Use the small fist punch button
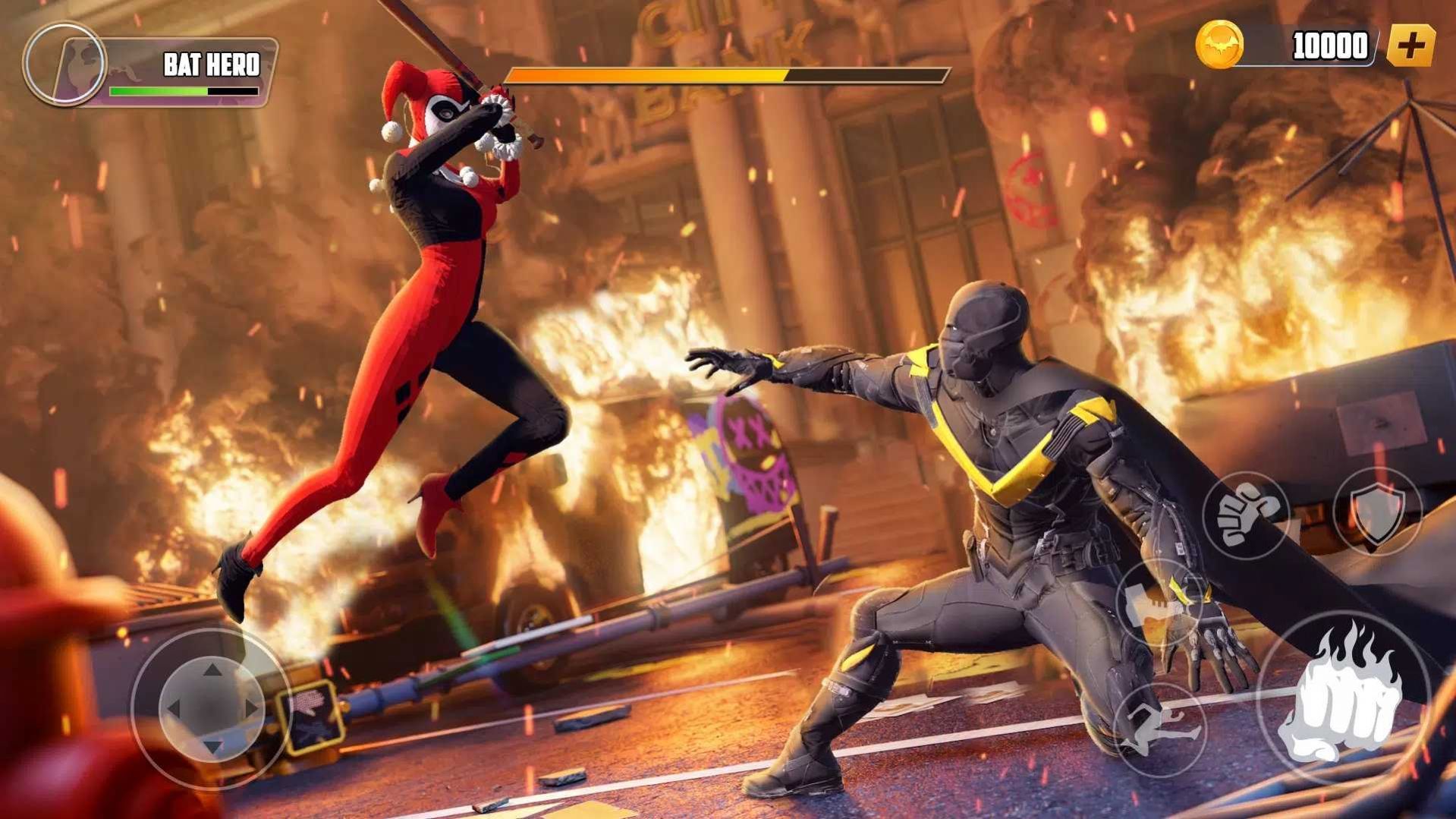This screenshot has width=1456, height=819. pyautogui.click(x=1245, y=515)
